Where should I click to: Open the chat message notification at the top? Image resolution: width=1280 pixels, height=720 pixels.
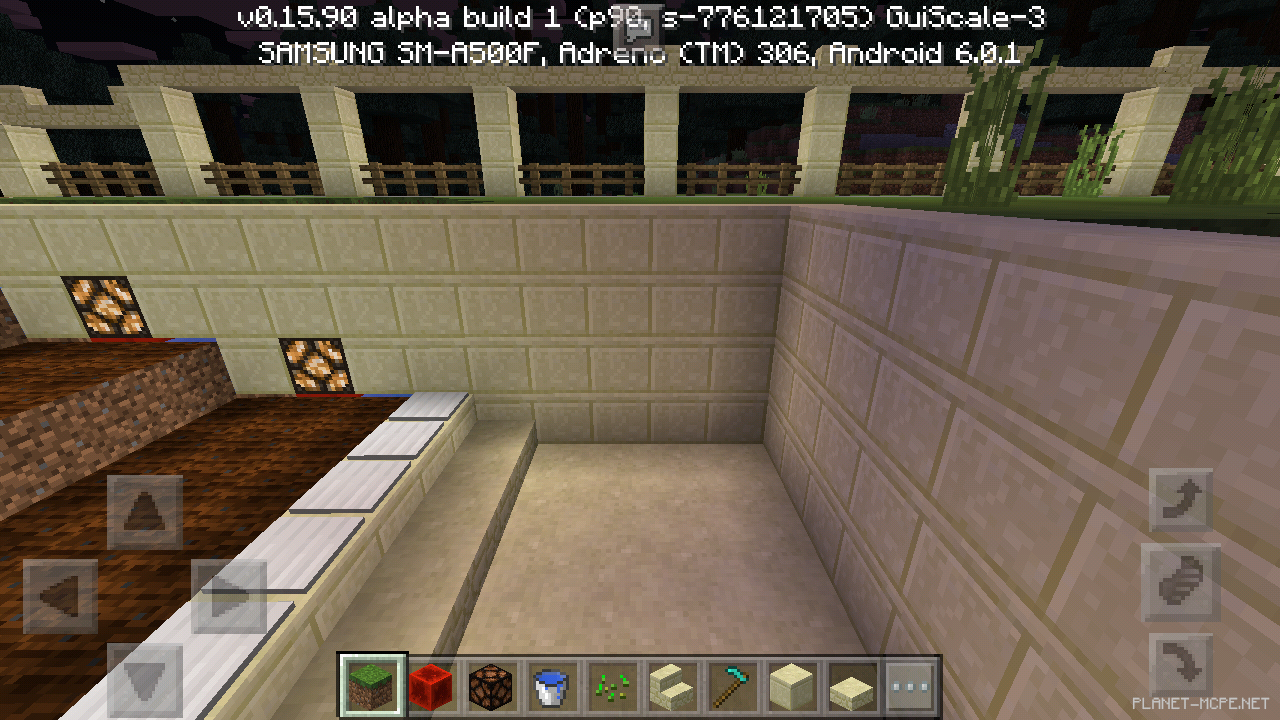(x=637, y=26)
